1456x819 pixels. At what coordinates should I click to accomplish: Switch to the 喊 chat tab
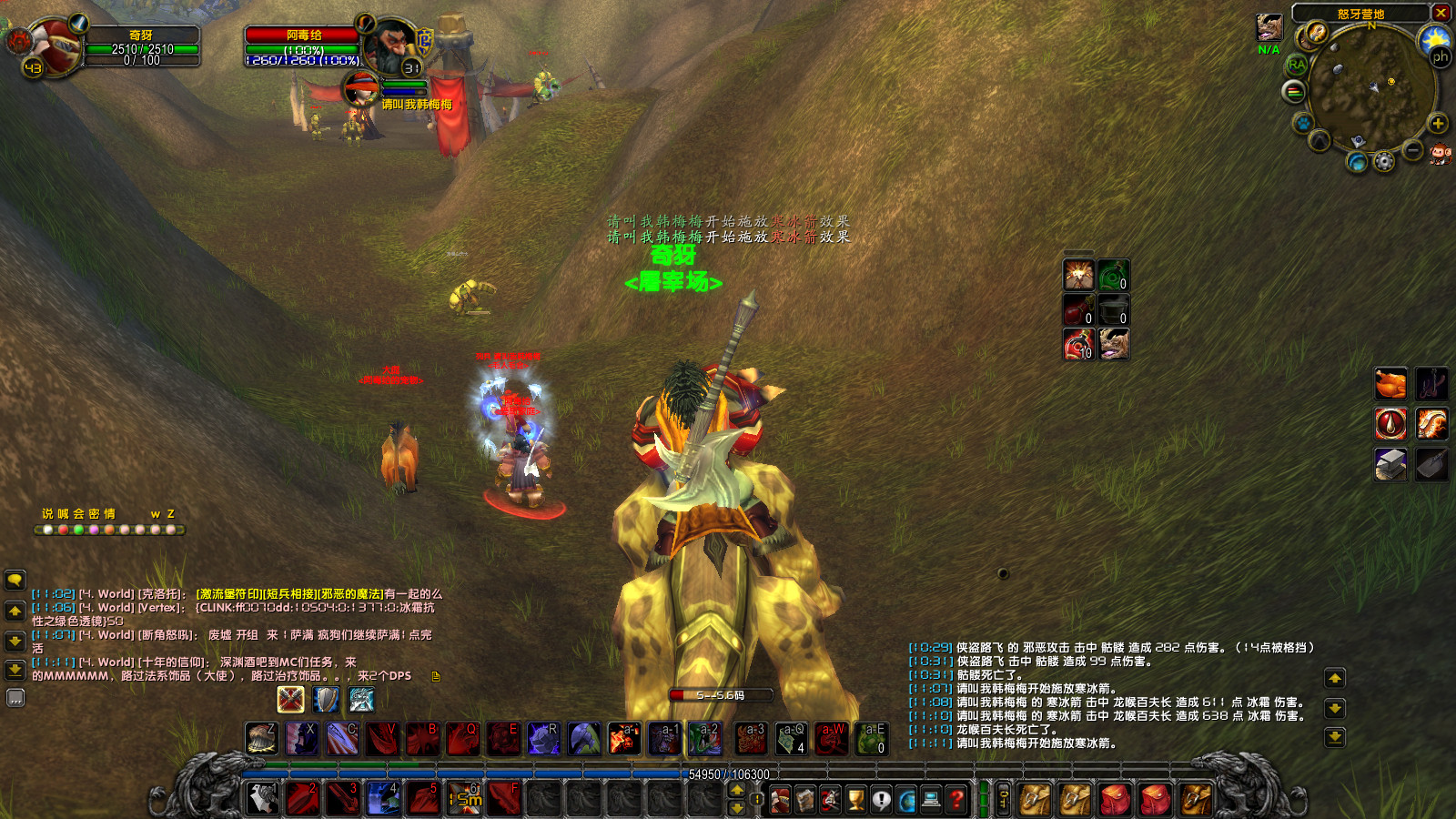click(x=63, y=513)
